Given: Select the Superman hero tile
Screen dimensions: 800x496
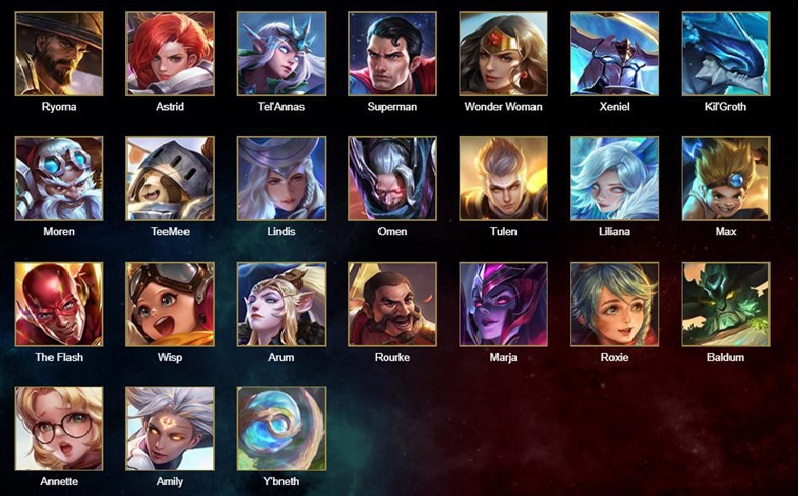Looking at the screenshot, I should [x=392, y=54].
